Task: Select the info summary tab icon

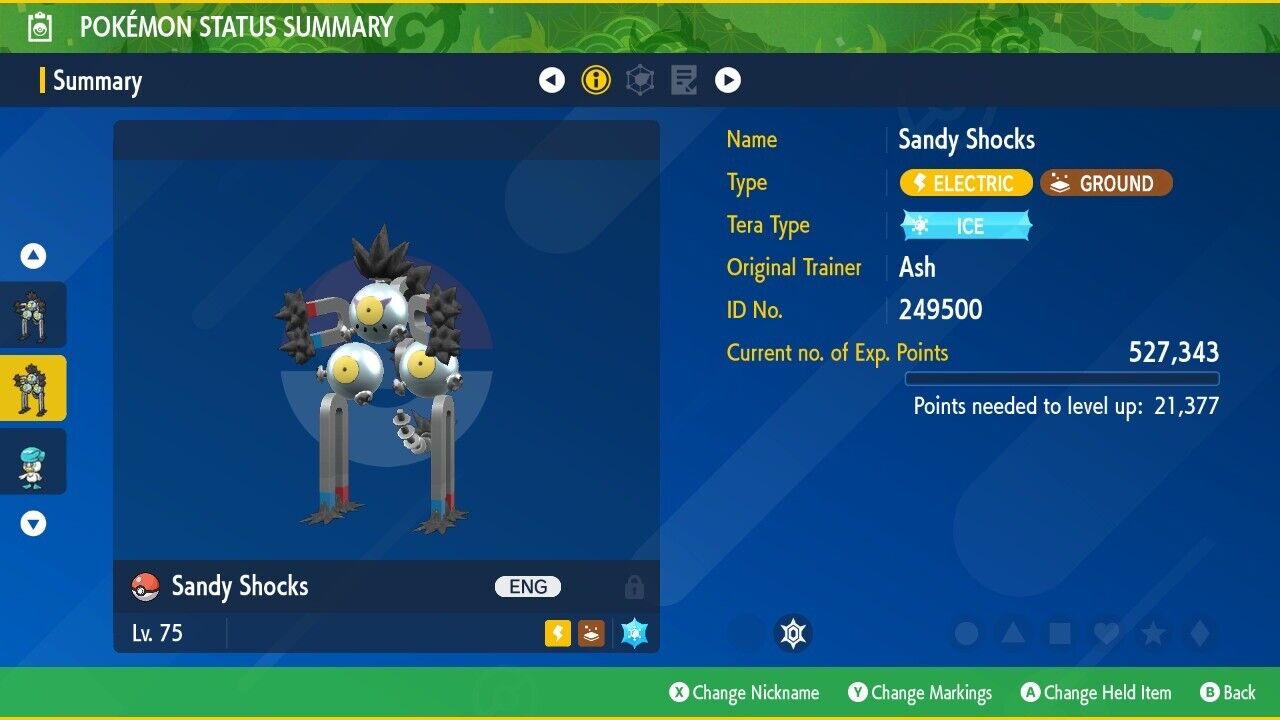Action: coord(596,80)
